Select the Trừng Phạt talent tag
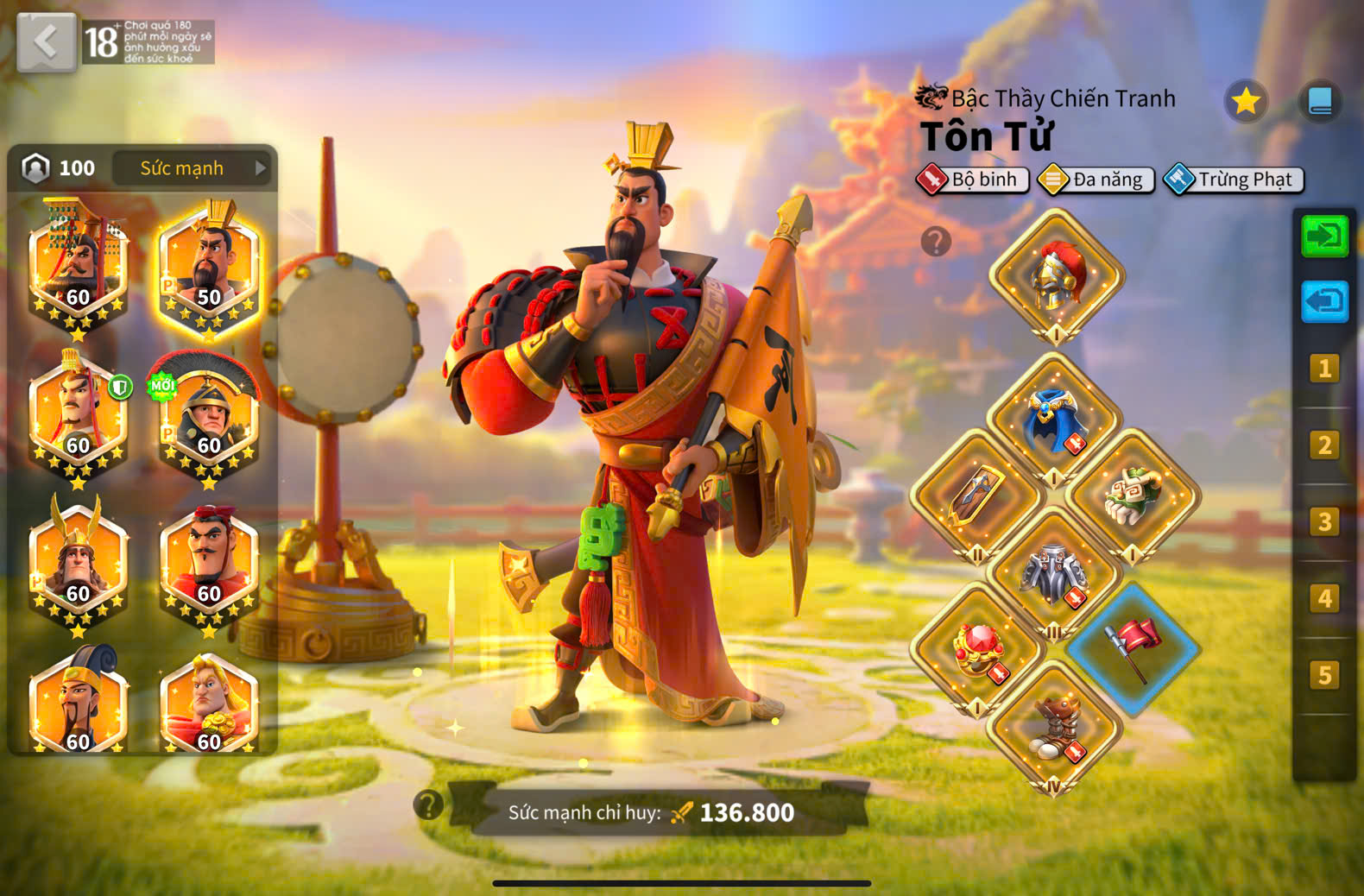This screenshot has height=896, width=1364. click(x=1234, y=180)
